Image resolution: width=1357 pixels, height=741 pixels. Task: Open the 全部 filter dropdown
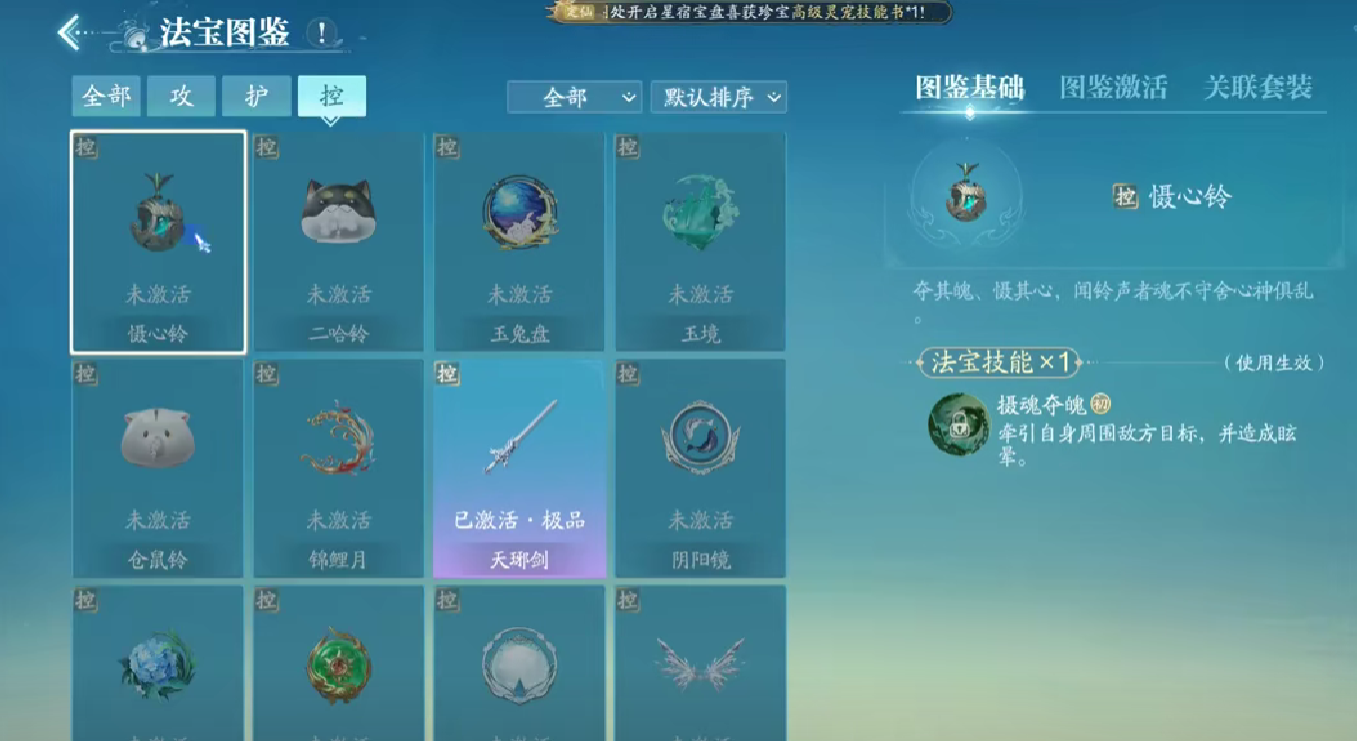coord(575,97)
